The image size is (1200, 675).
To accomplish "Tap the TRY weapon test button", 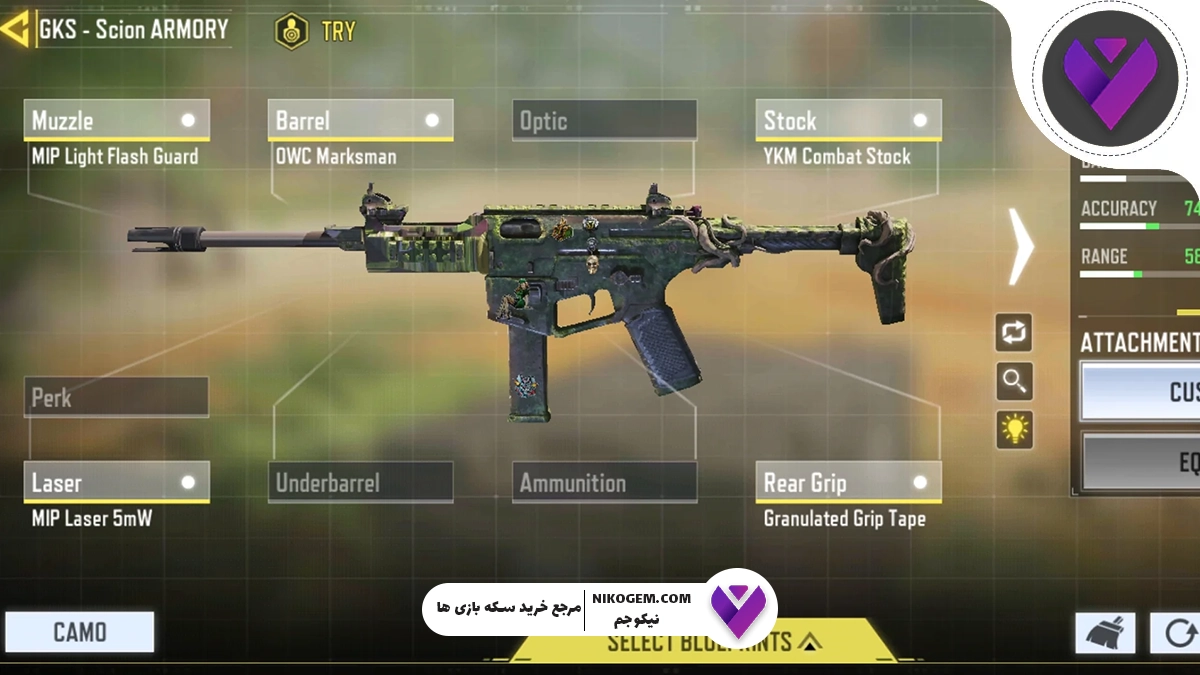I will (x=316, y=30).
